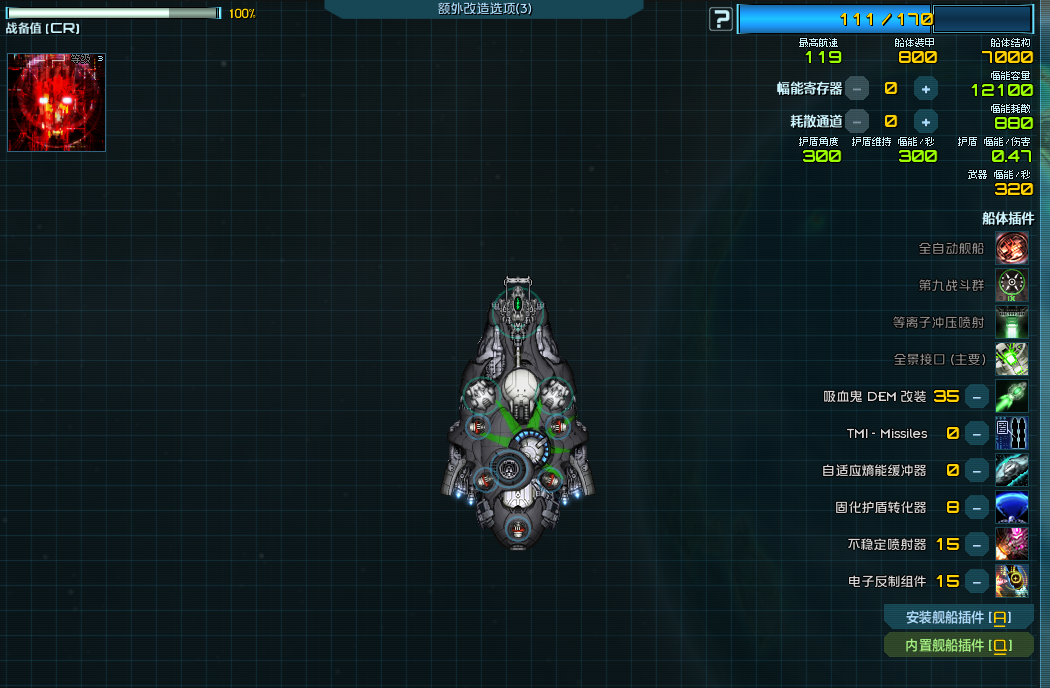Click the red skull captain portrait
1050x688 pixels.
click(56, 102)
